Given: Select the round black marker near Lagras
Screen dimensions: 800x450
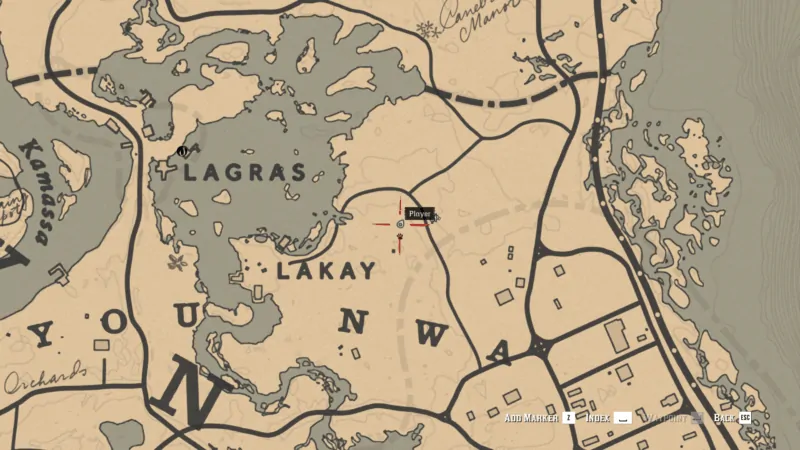Looking at the screenshot, I should (x=182, y=151).
